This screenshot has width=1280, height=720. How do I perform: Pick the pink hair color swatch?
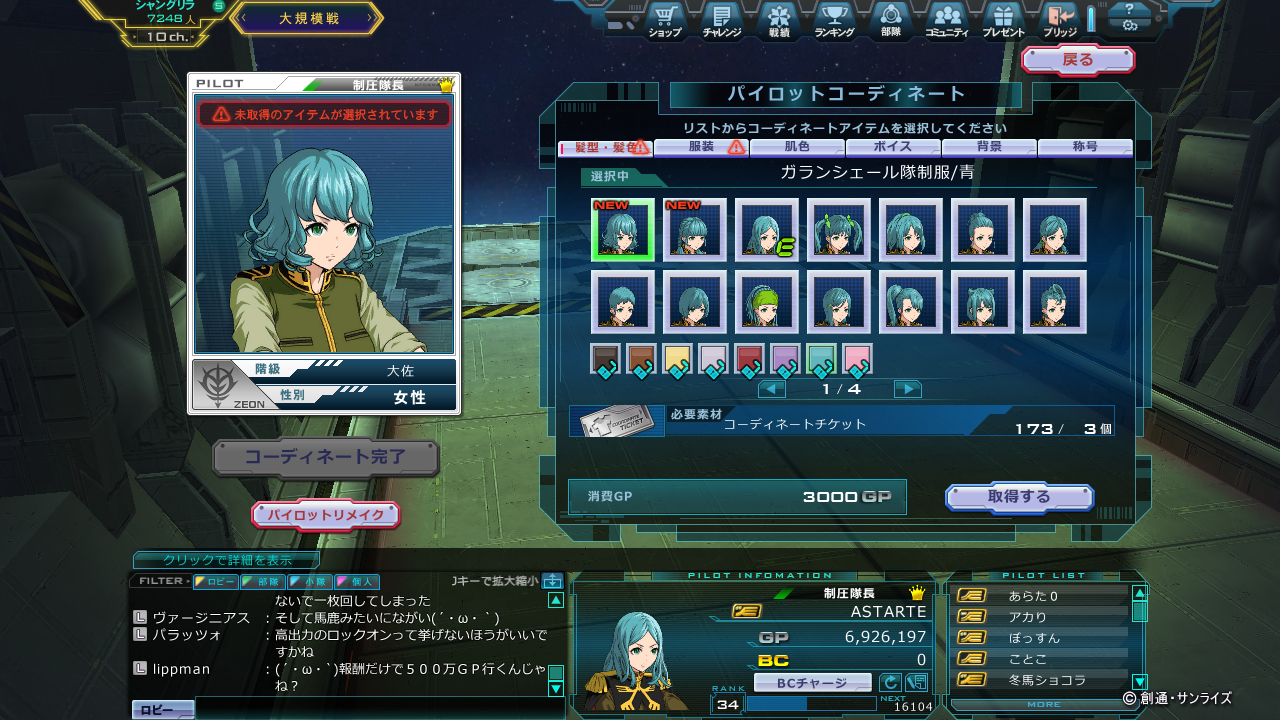tap(857, 359)
